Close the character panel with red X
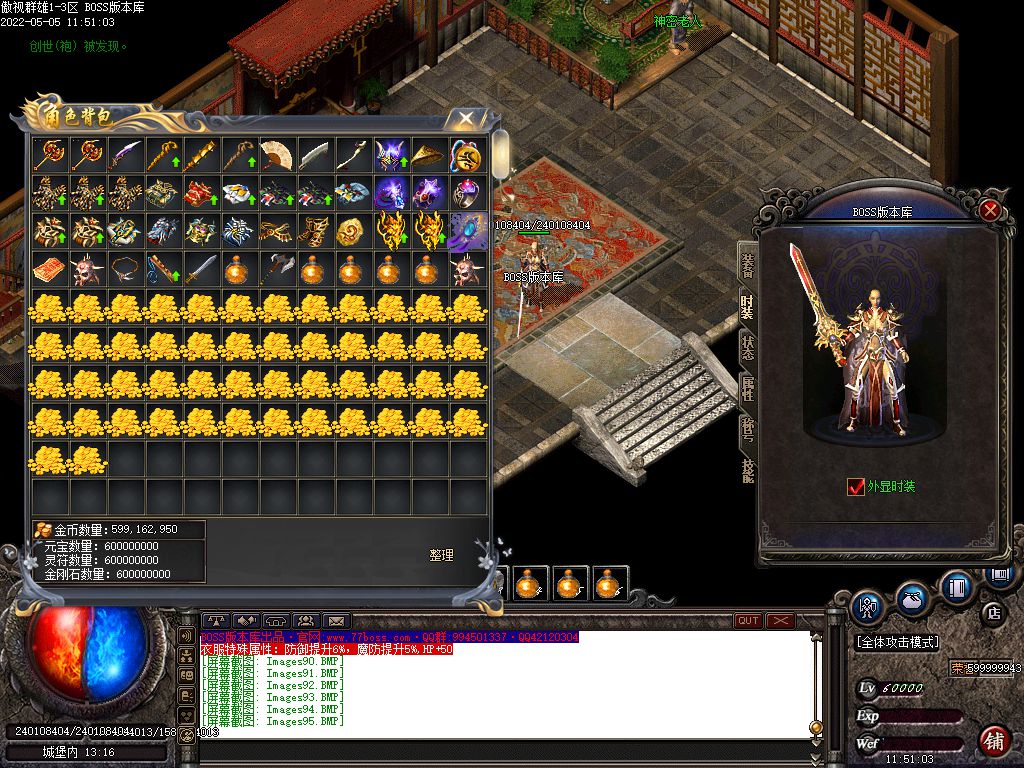Viewport: 1024px width, 768px height. point(990,210)
